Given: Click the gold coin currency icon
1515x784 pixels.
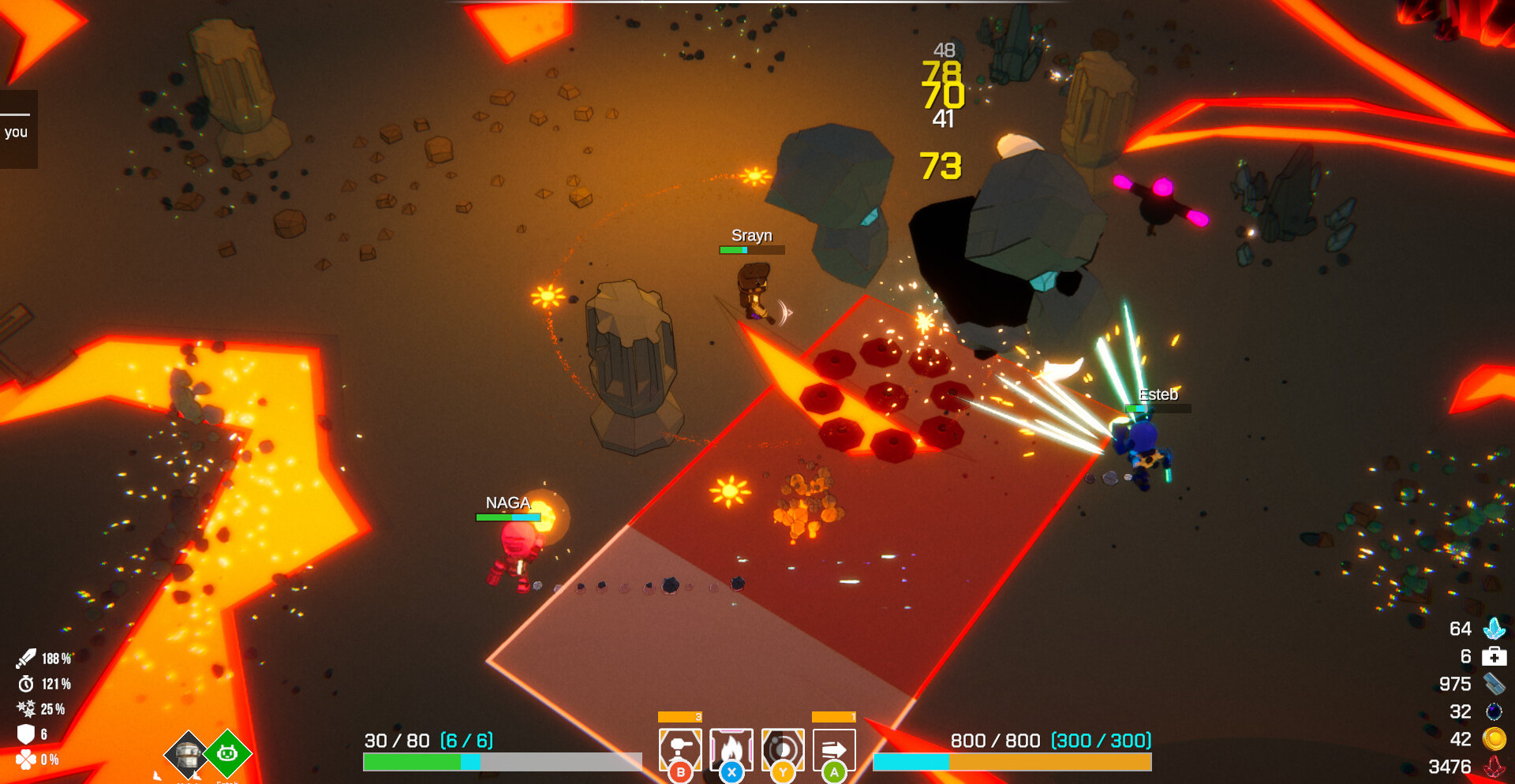Looking at the screenshot, I should (x=1494, y=739).
